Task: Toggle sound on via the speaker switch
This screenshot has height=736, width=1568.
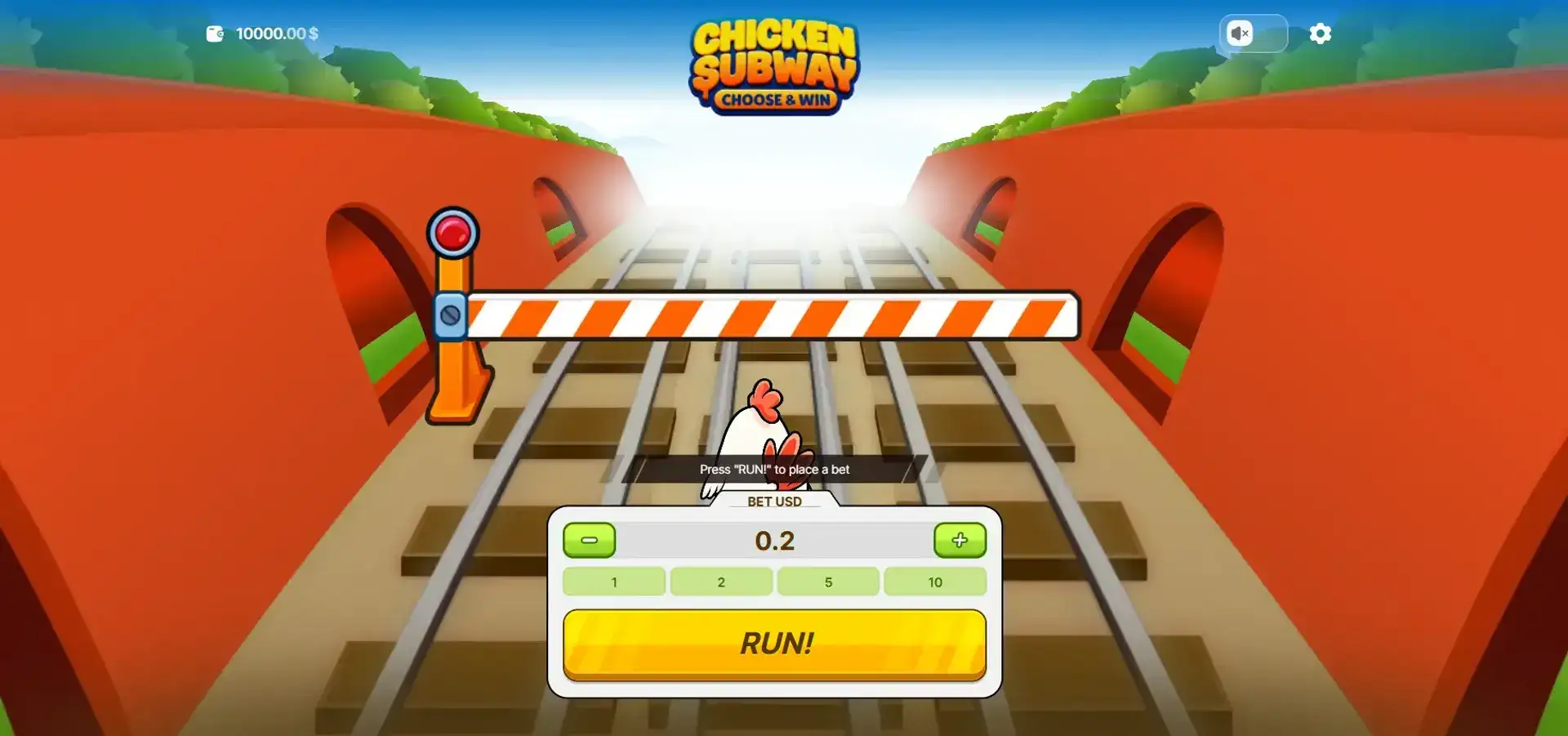Action: (x=1254, y=33)
